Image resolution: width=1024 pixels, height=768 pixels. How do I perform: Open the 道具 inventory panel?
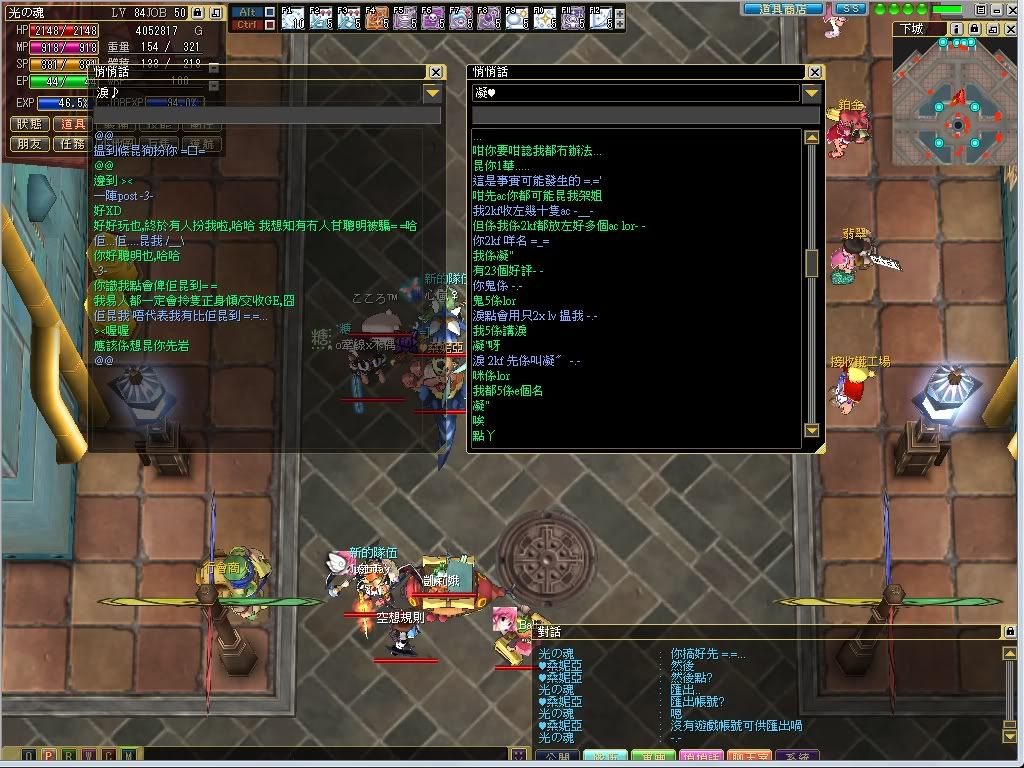[x=73, y=124]
